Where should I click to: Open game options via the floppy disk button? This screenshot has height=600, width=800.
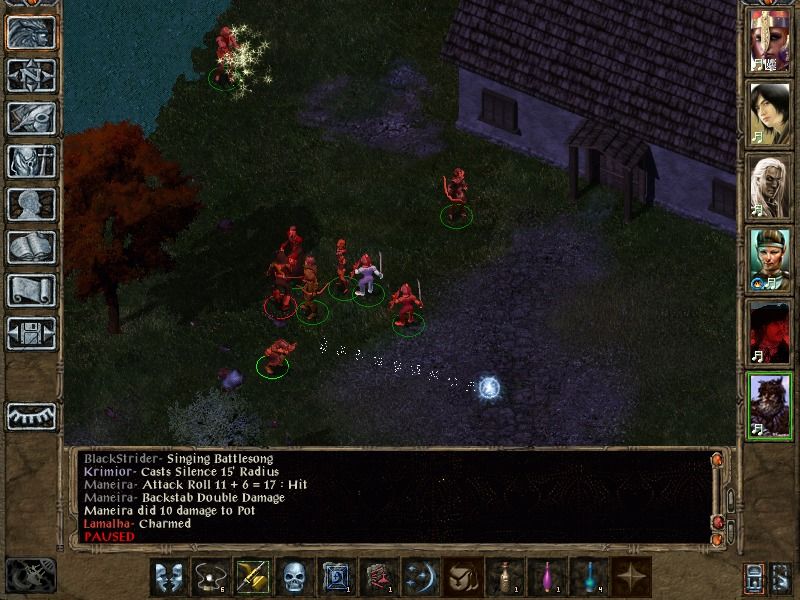coord(31,333)
